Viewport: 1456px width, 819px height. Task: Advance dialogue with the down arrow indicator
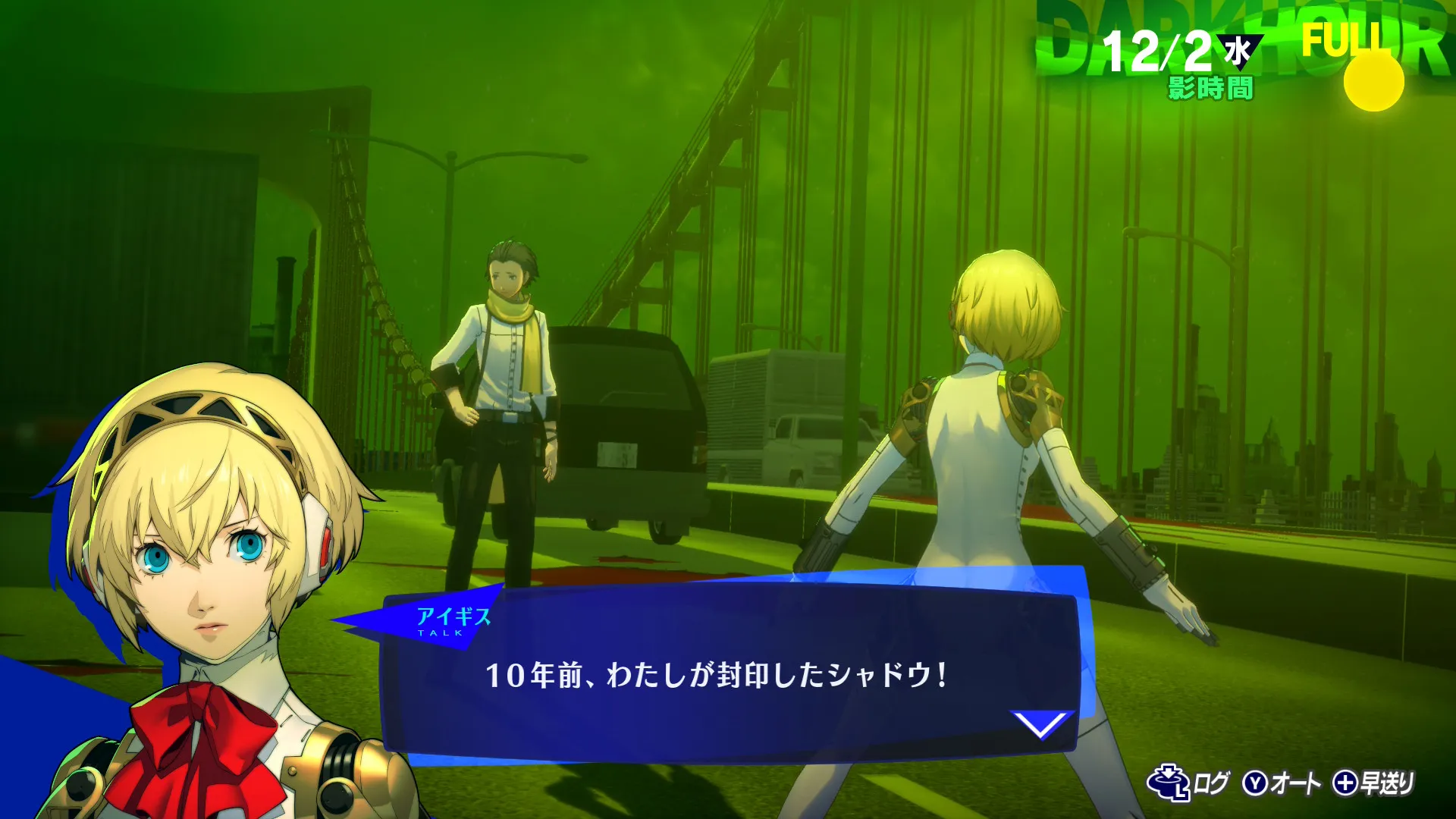tap(1041, 724)
